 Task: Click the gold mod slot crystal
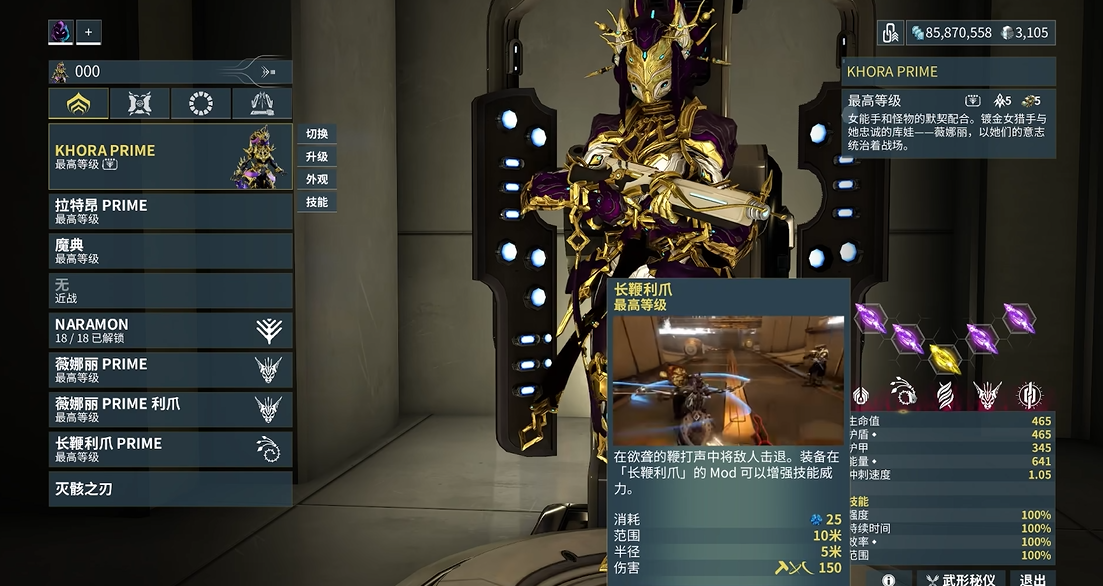point(944,357)
